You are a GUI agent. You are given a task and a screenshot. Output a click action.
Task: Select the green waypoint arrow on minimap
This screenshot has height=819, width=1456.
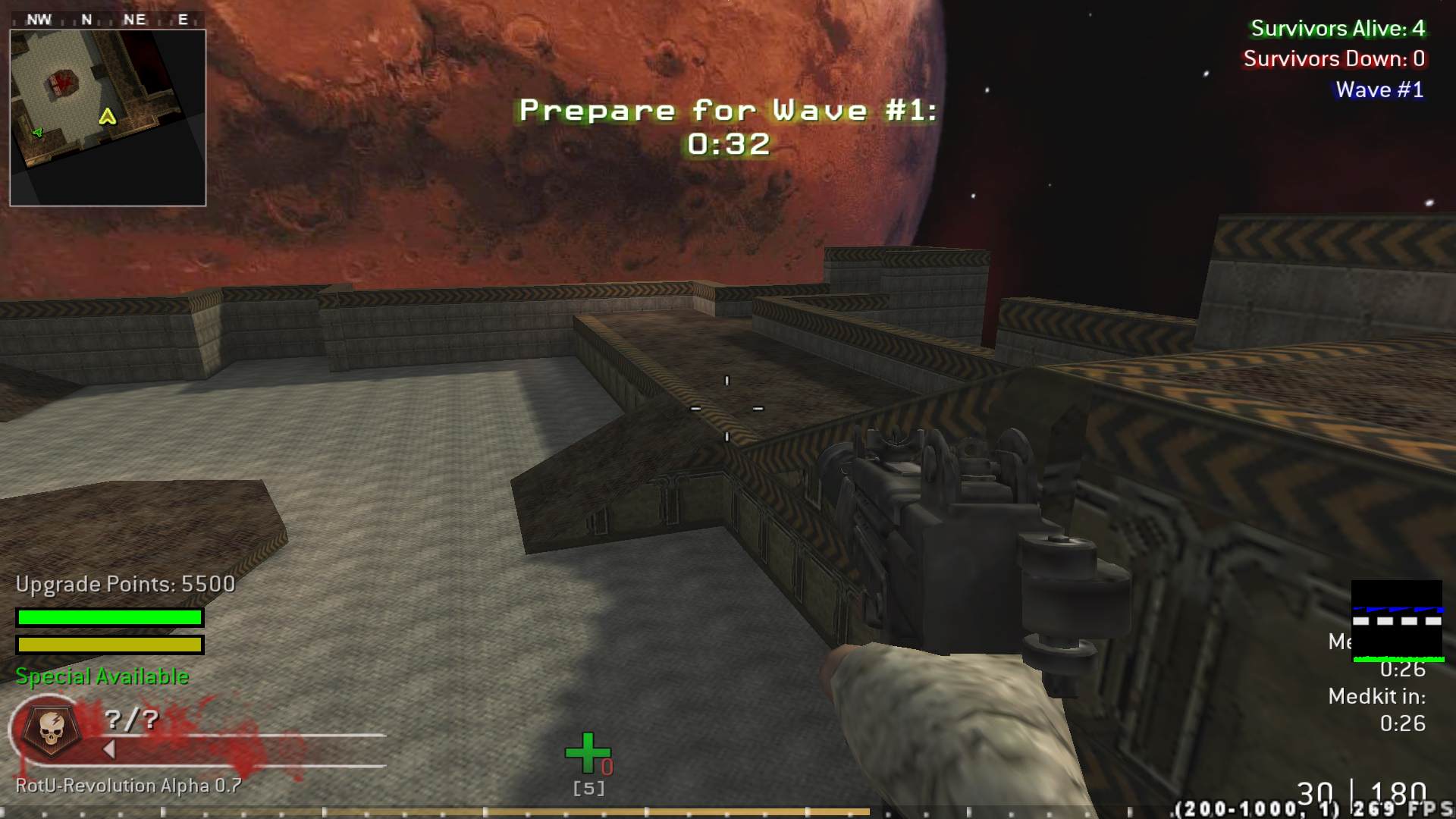[36, 134]
